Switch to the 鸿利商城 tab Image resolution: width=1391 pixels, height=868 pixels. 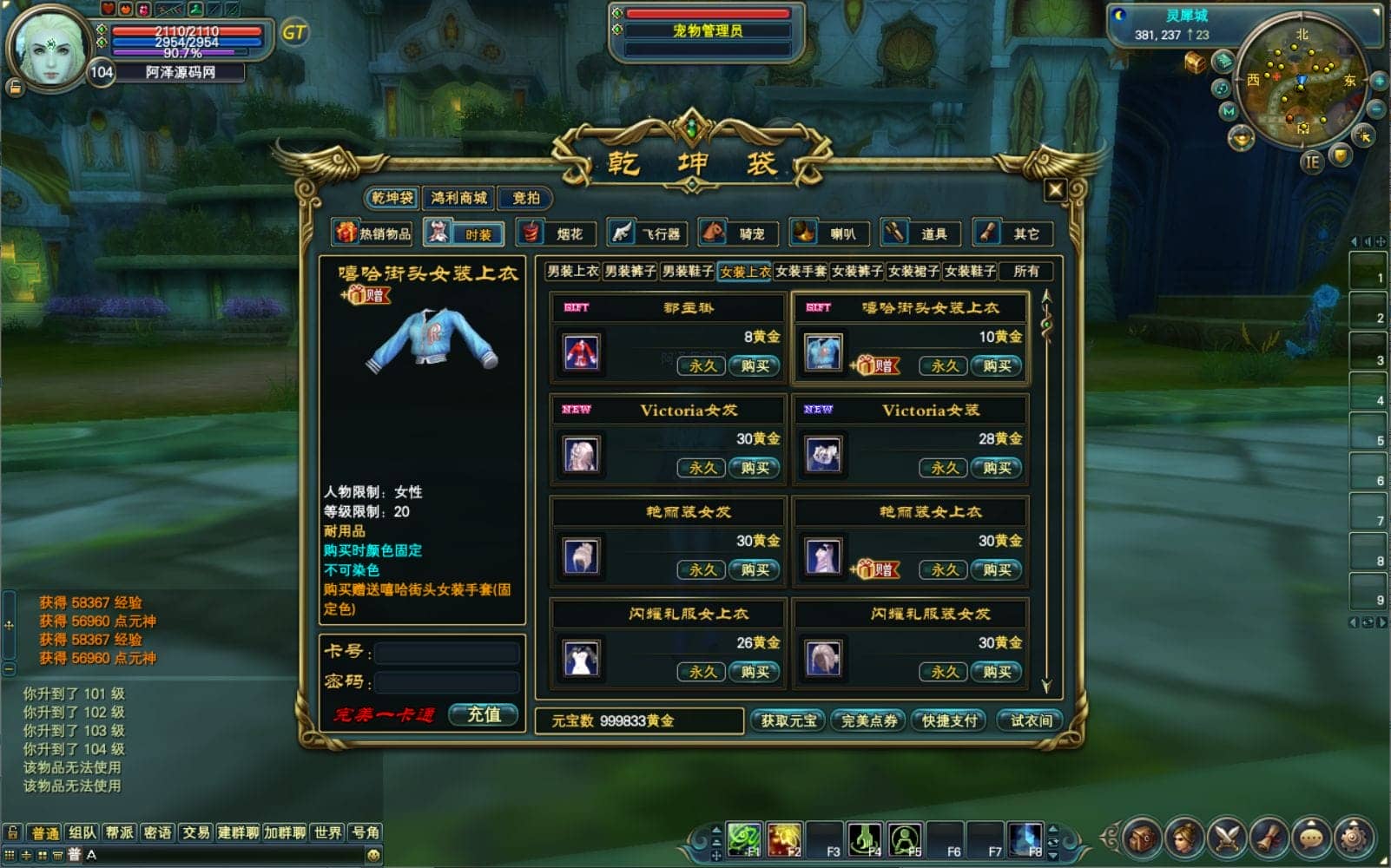pyautogui.click(x=458, y=198)
